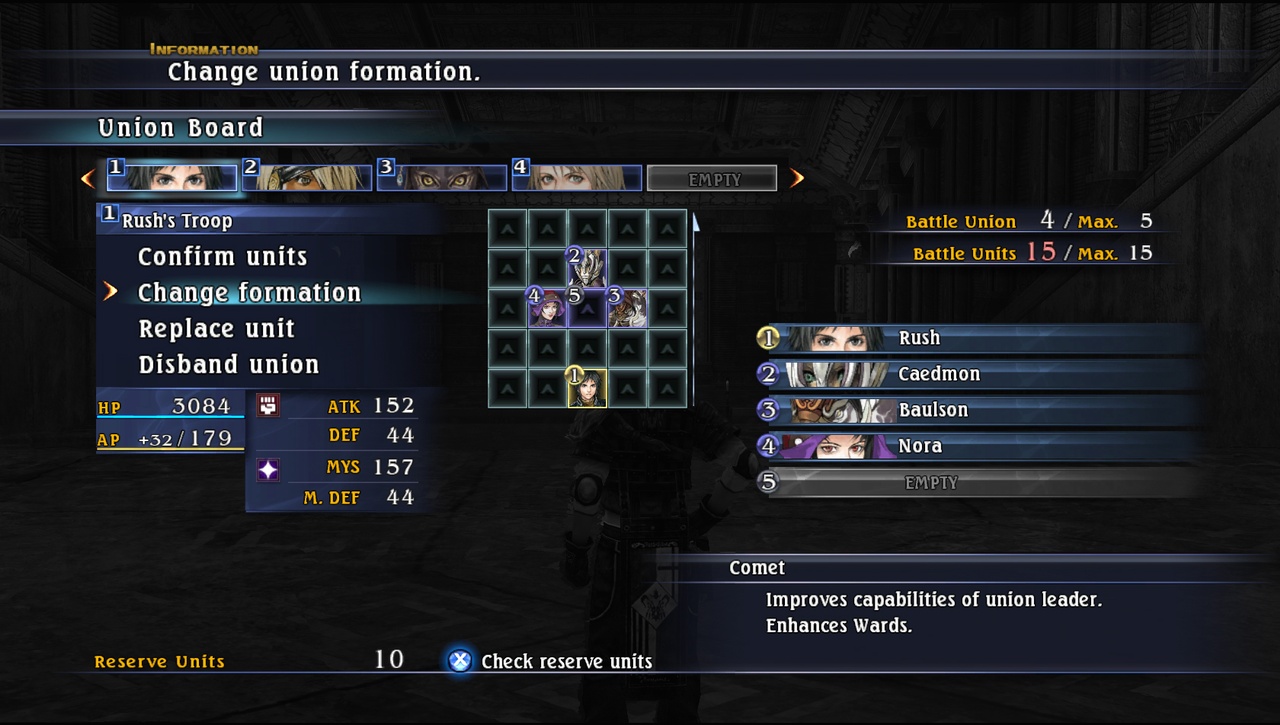Switch to union 1 portrait tab
The width and height of the screenshot is (1280, 725).
pyautogui.click(x=172, y=178)
